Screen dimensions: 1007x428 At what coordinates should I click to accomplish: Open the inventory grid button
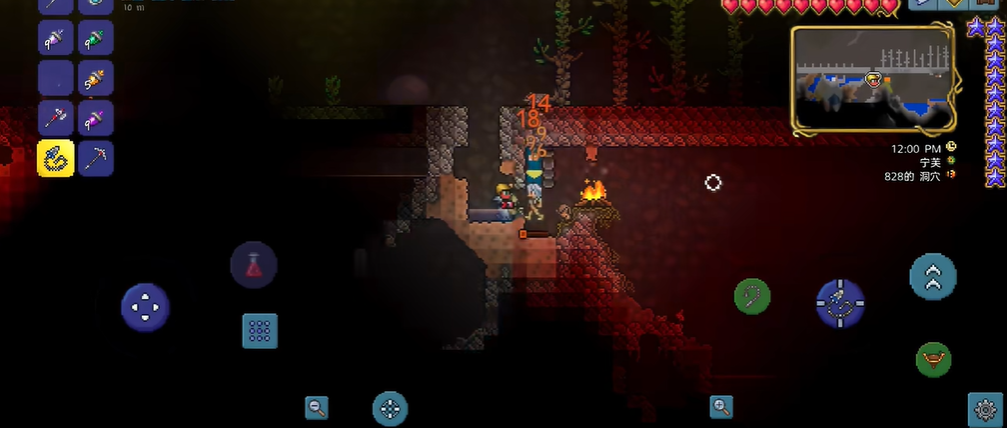point(260,331)
